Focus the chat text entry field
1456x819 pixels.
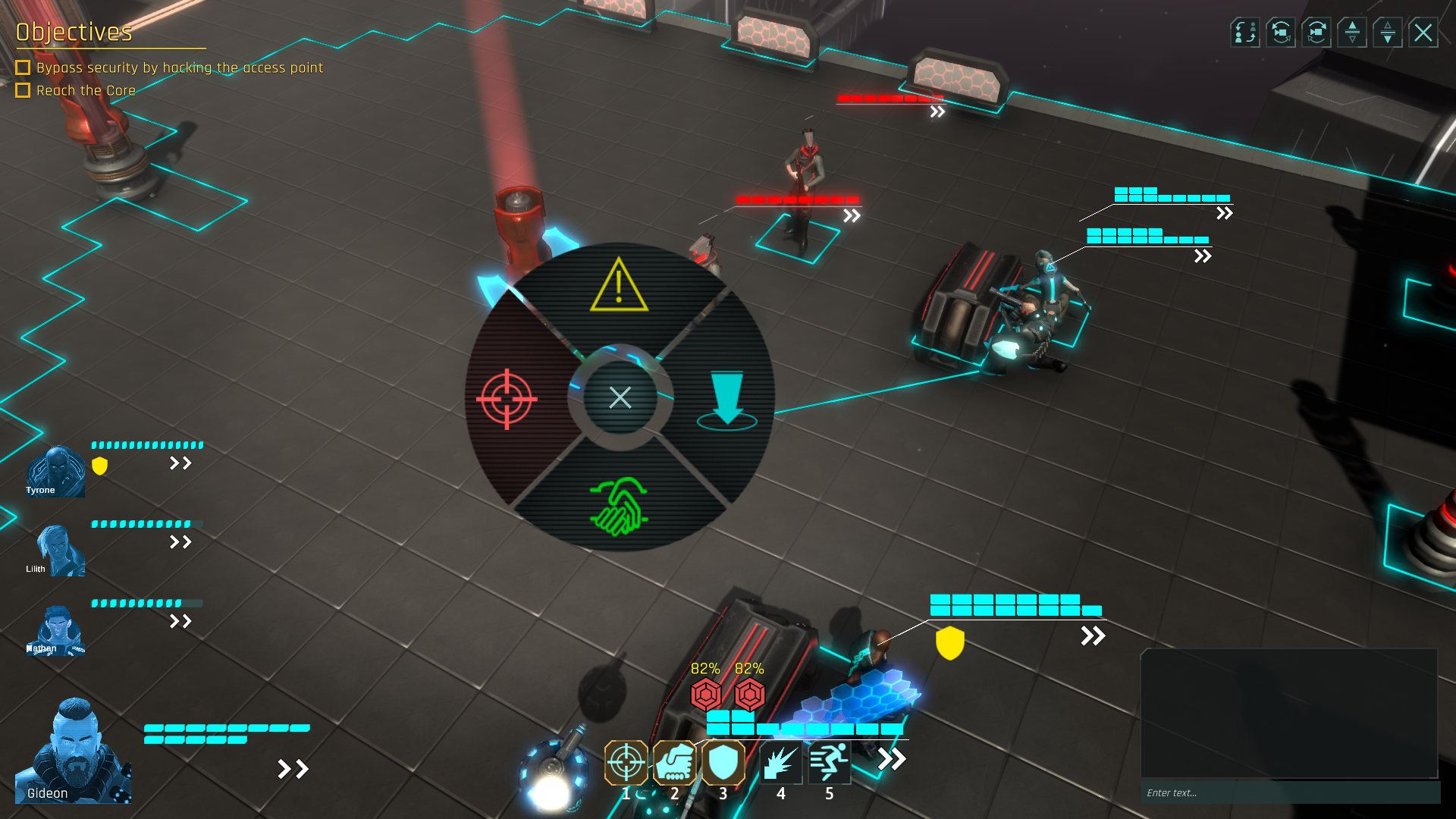1289,792
